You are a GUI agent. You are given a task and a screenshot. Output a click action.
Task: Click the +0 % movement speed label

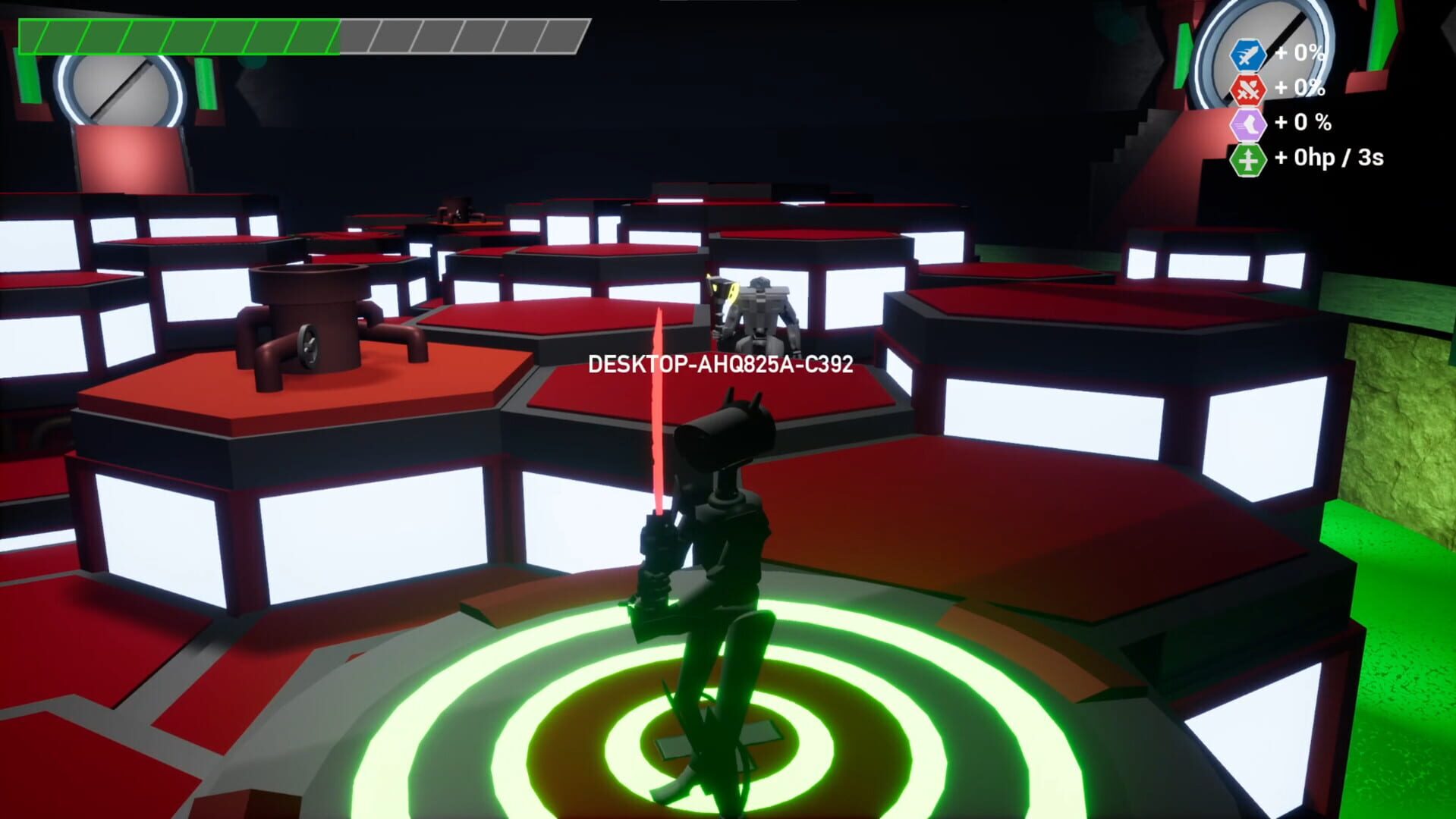1302,122
